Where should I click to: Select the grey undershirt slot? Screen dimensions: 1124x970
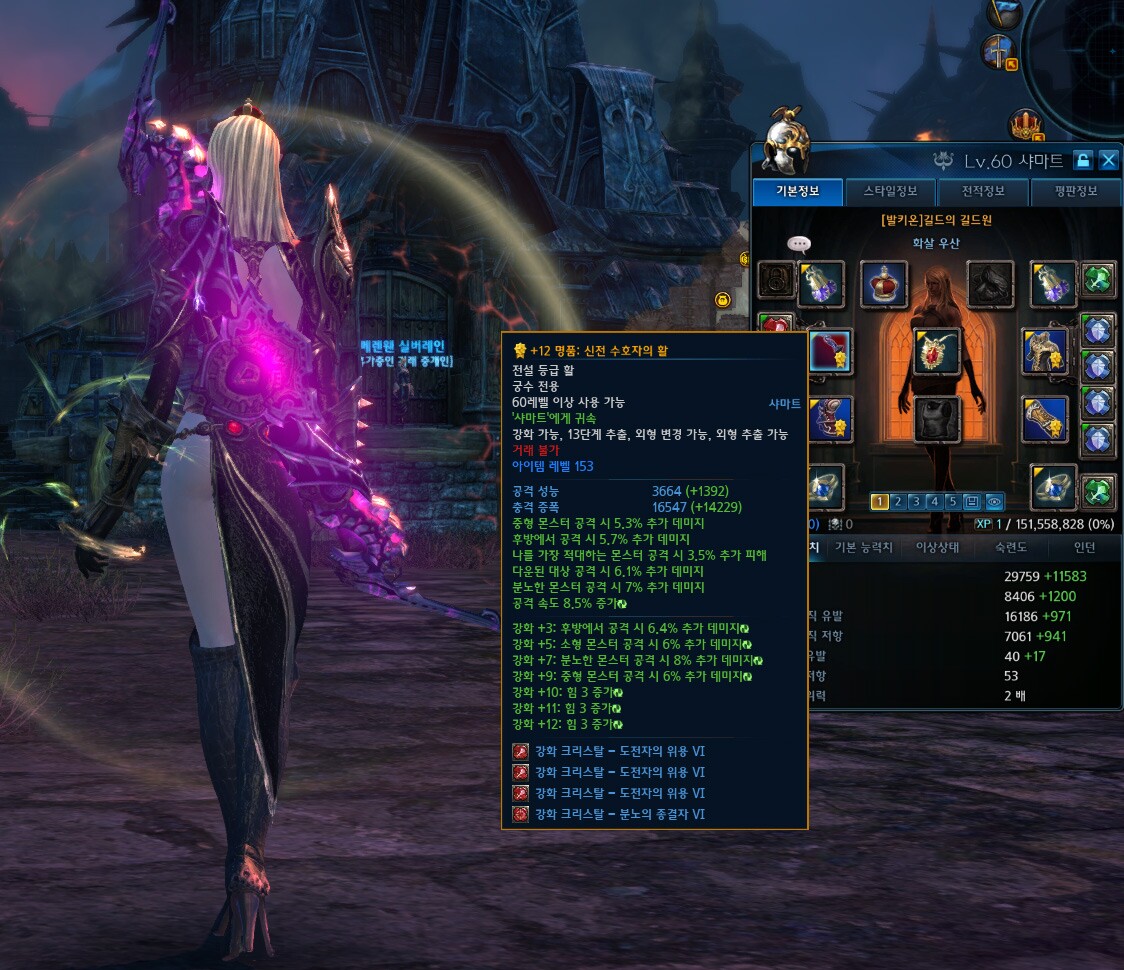tap(937, 420)
